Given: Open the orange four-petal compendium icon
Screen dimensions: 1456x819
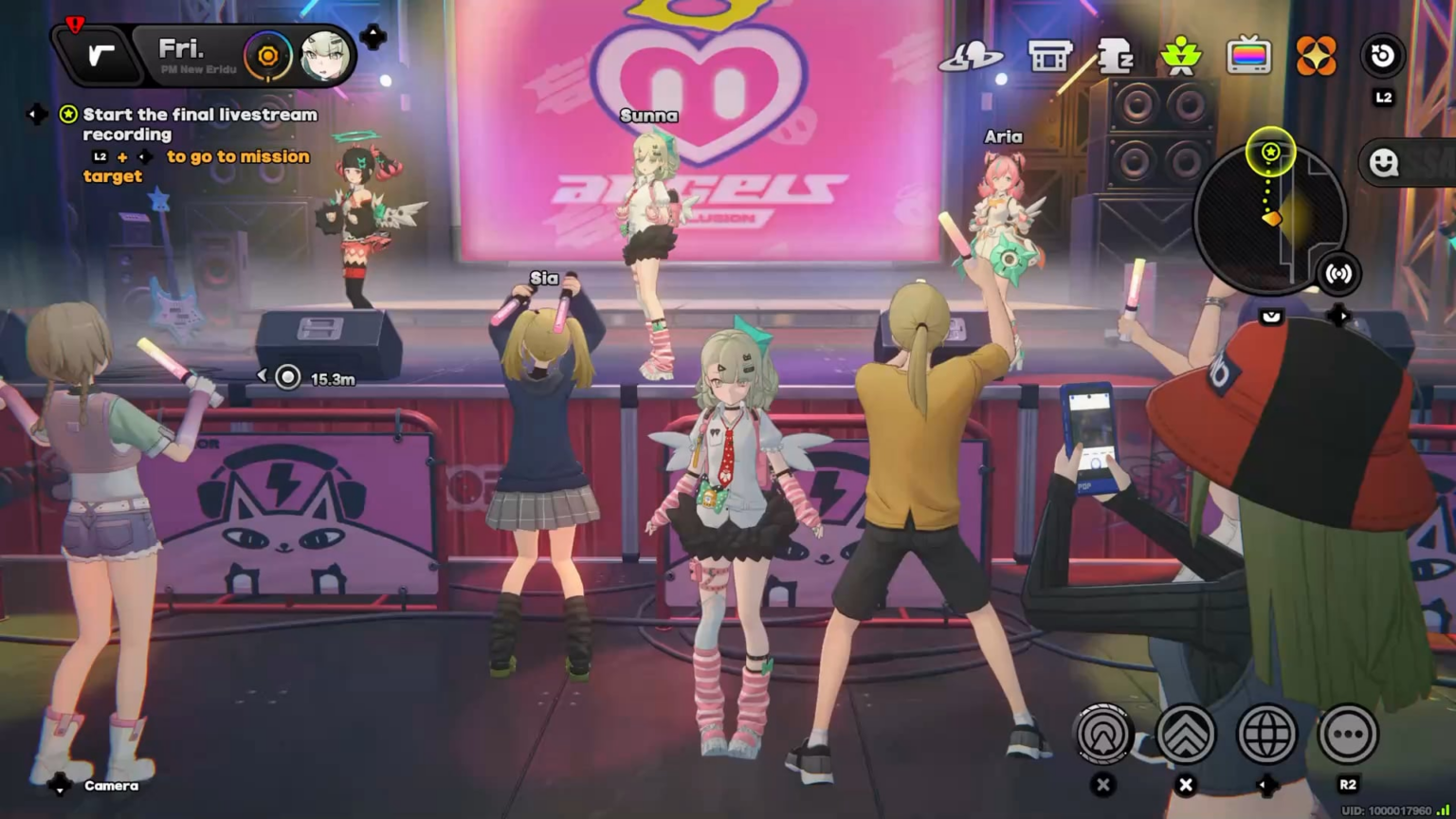Looking at the screenshot, I should point(1319,57).
